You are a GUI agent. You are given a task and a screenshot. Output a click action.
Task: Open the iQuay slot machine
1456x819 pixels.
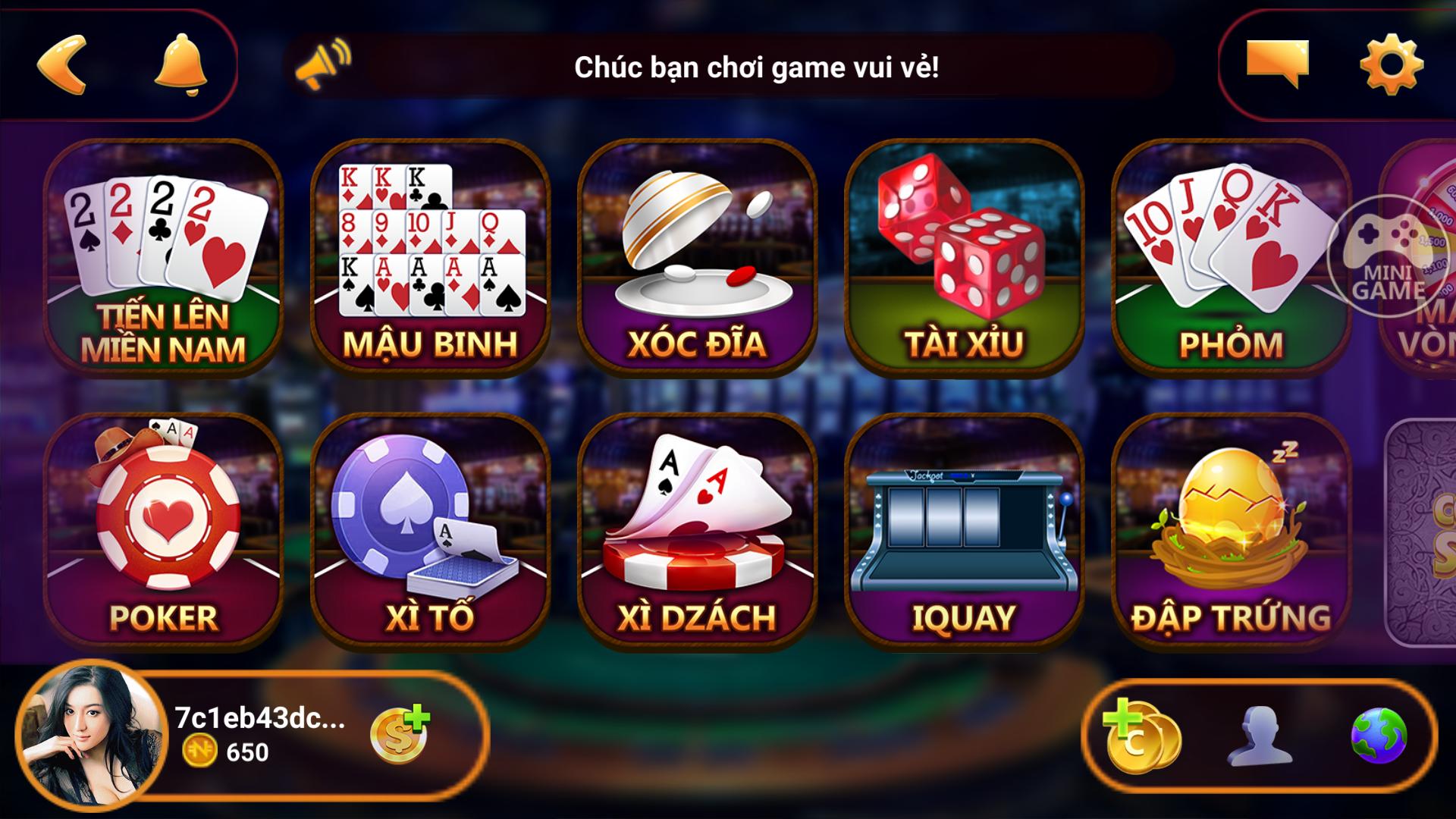(x=965, y=531)
